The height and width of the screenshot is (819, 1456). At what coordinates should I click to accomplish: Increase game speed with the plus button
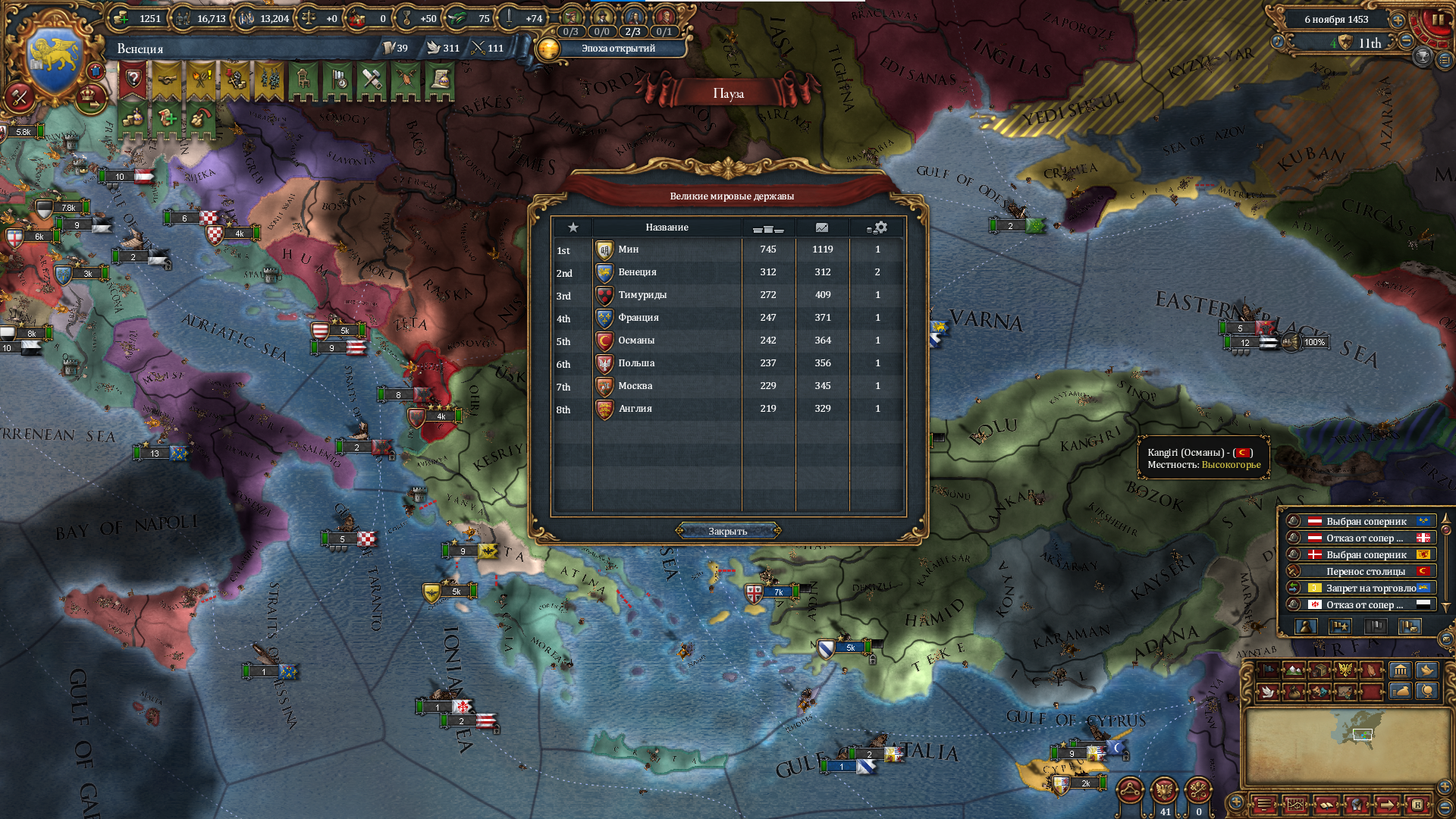(x=1398, y=20)
